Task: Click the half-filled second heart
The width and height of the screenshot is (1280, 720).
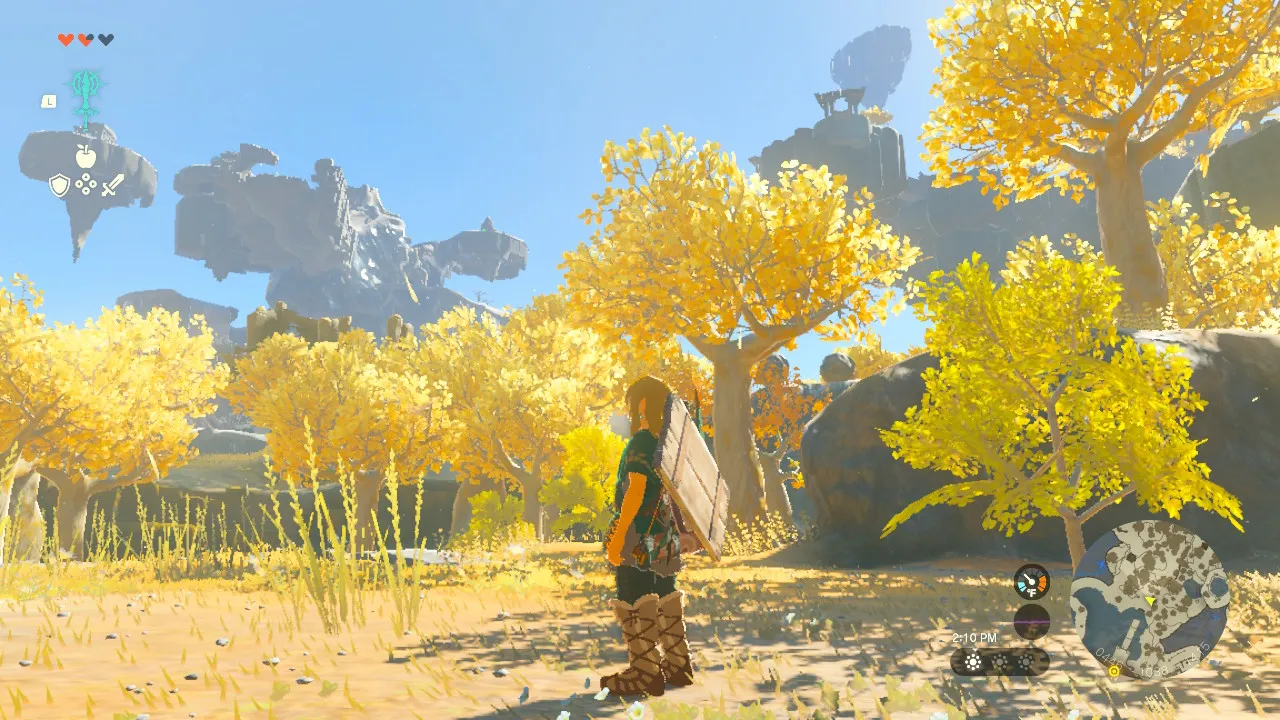Action: tap(86, 39)
